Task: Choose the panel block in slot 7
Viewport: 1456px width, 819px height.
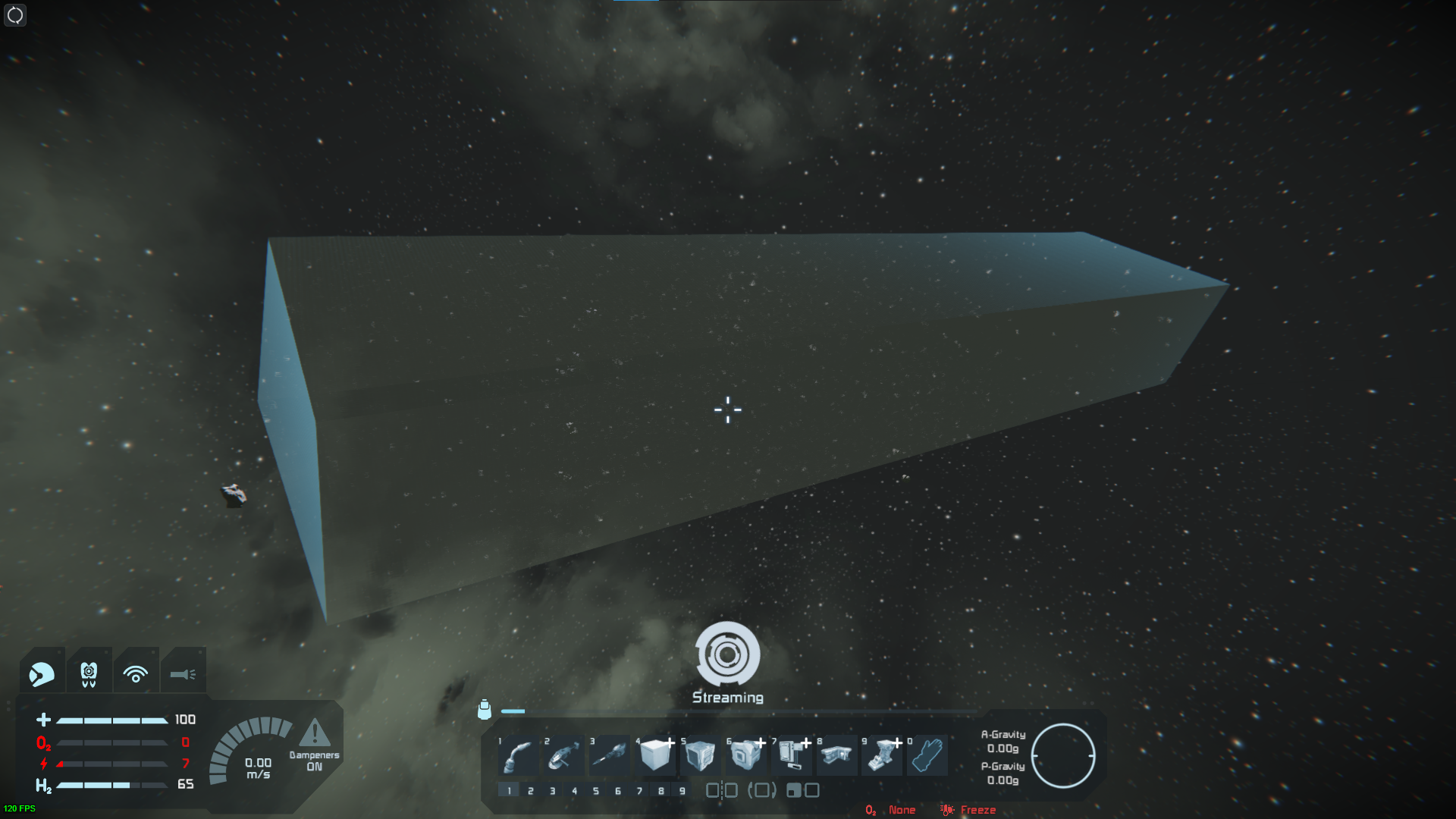Action: coord(791,755)
